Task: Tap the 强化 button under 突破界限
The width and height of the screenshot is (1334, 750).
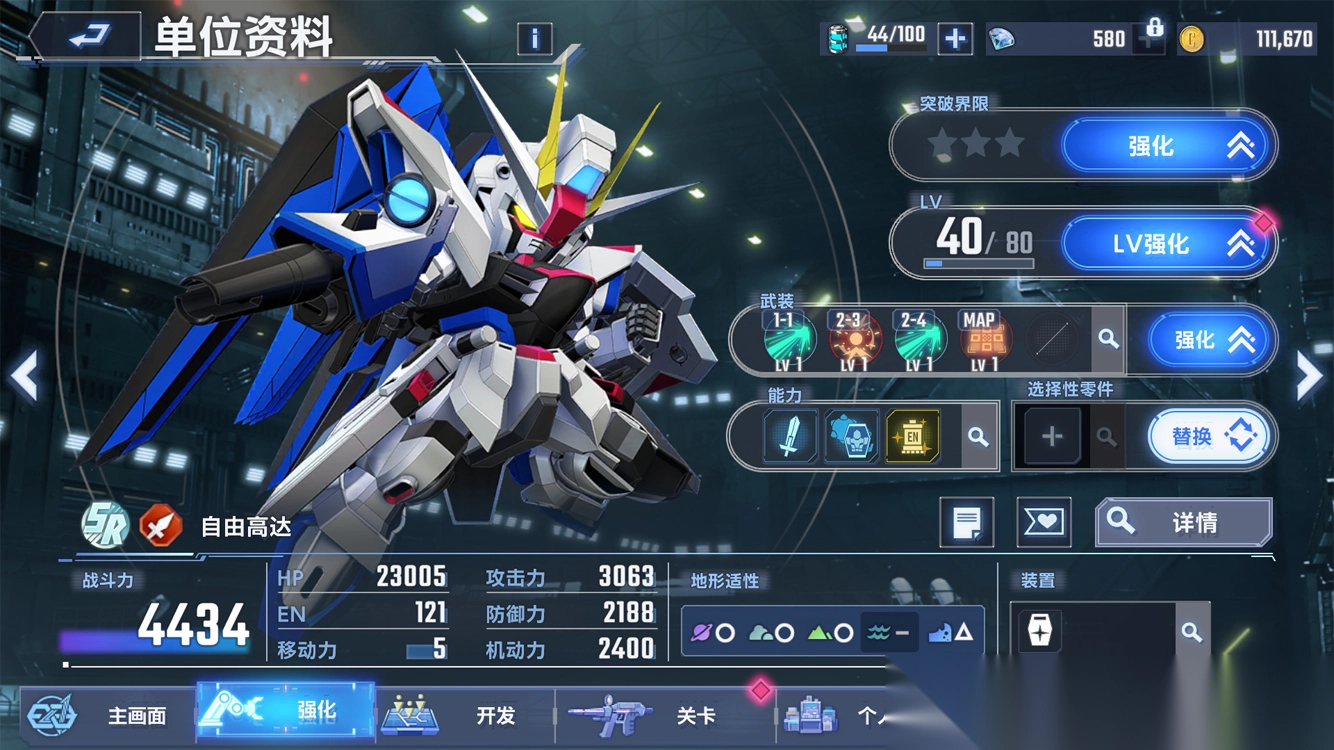Action: (x=1168, y=146)
